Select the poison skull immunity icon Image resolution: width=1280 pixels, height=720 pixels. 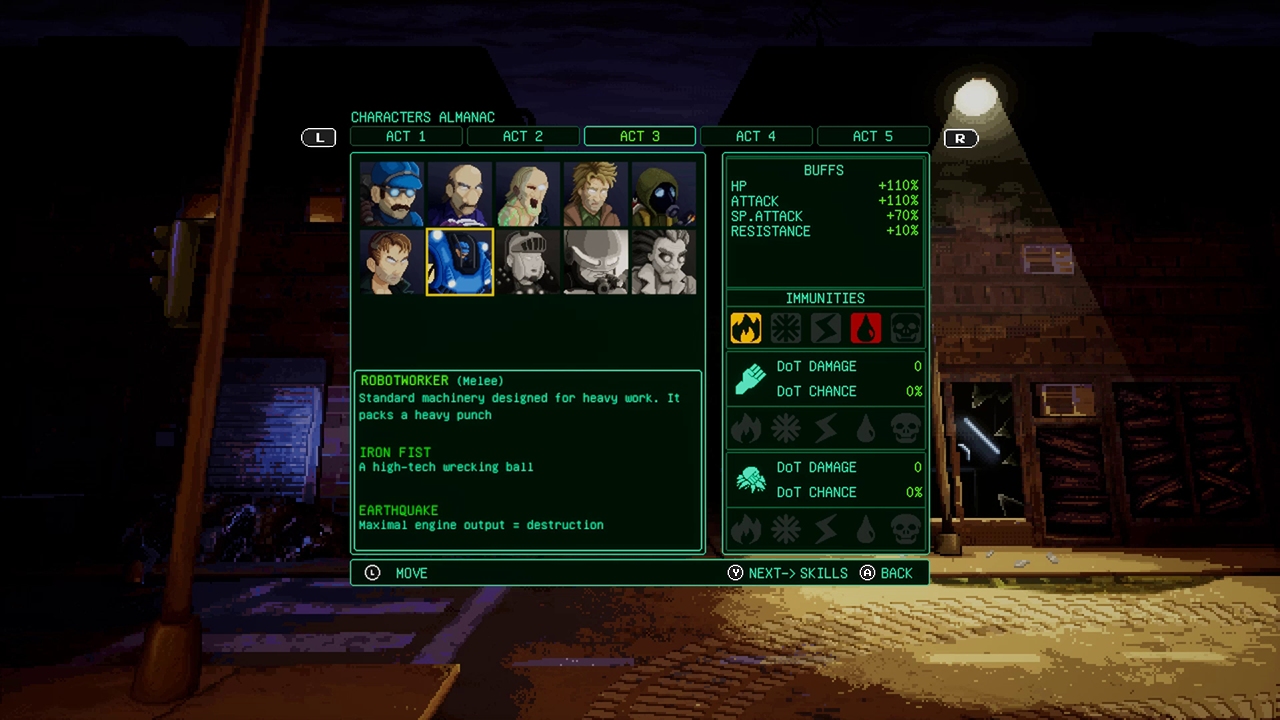coord(905,328)
